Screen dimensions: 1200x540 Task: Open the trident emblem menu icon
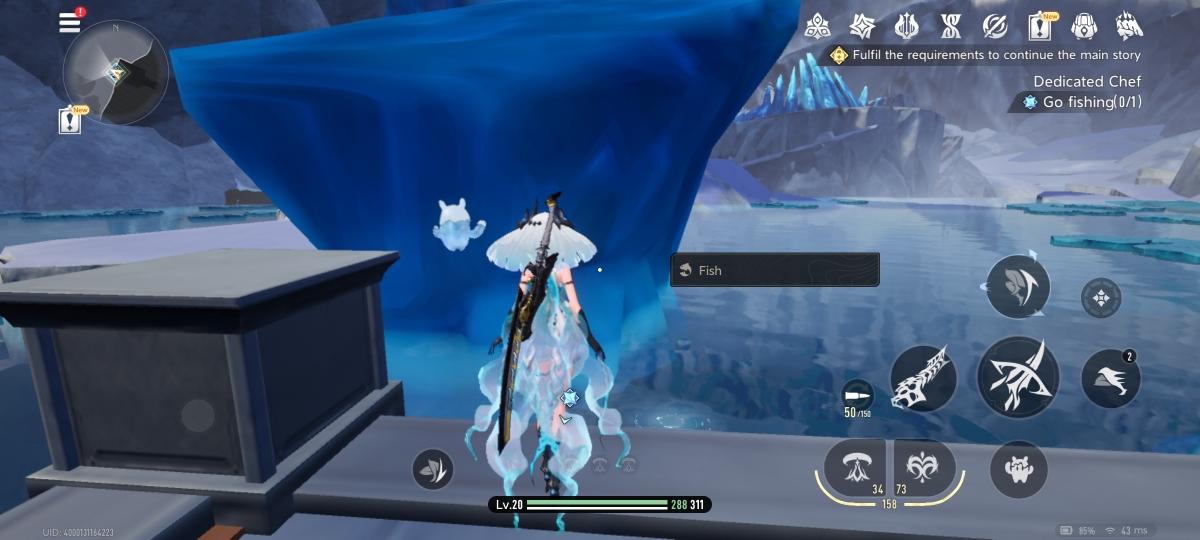click(x=906, y=25)
